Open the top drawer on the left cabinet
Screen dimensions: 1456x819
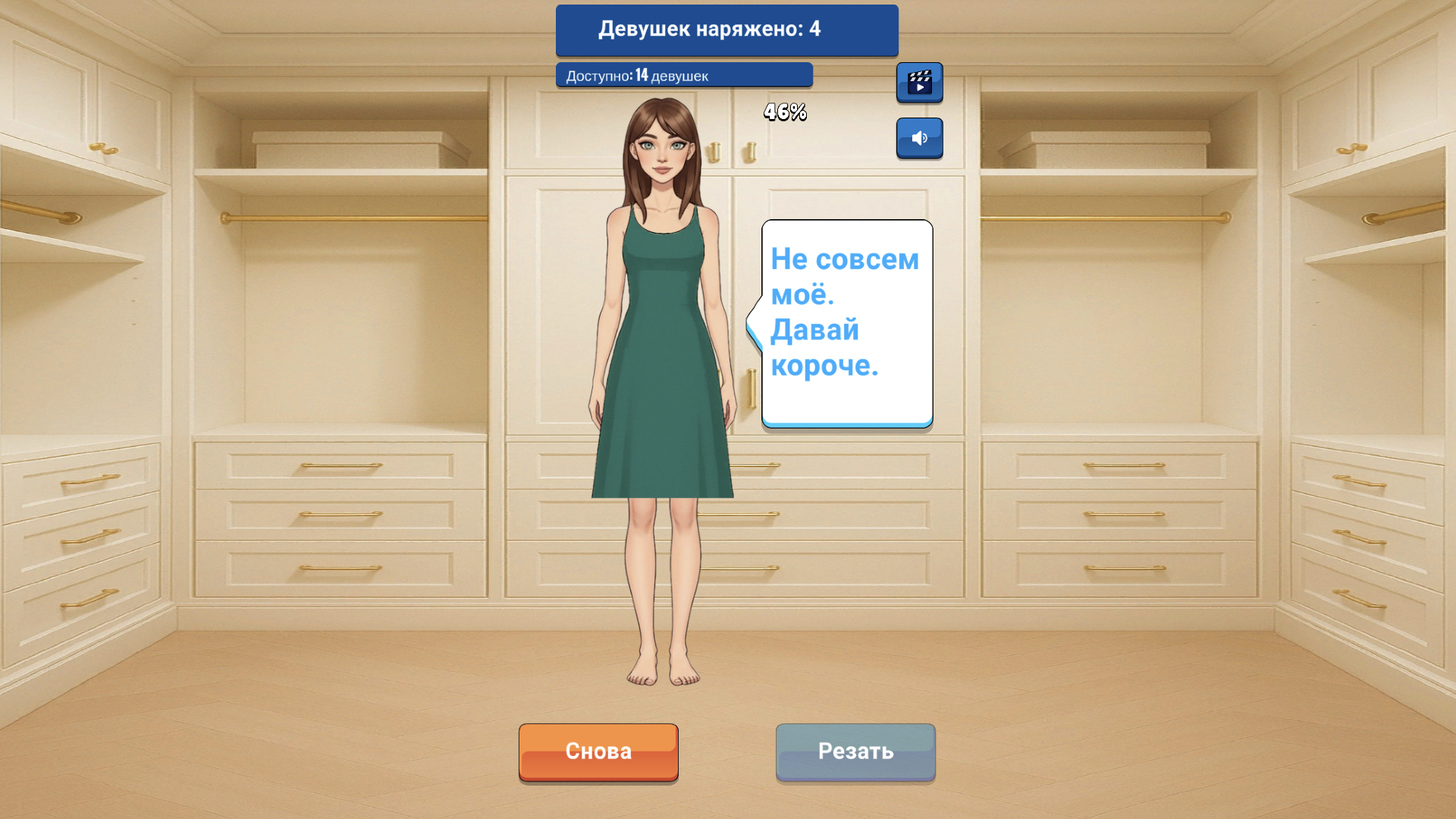coord(339,464)
